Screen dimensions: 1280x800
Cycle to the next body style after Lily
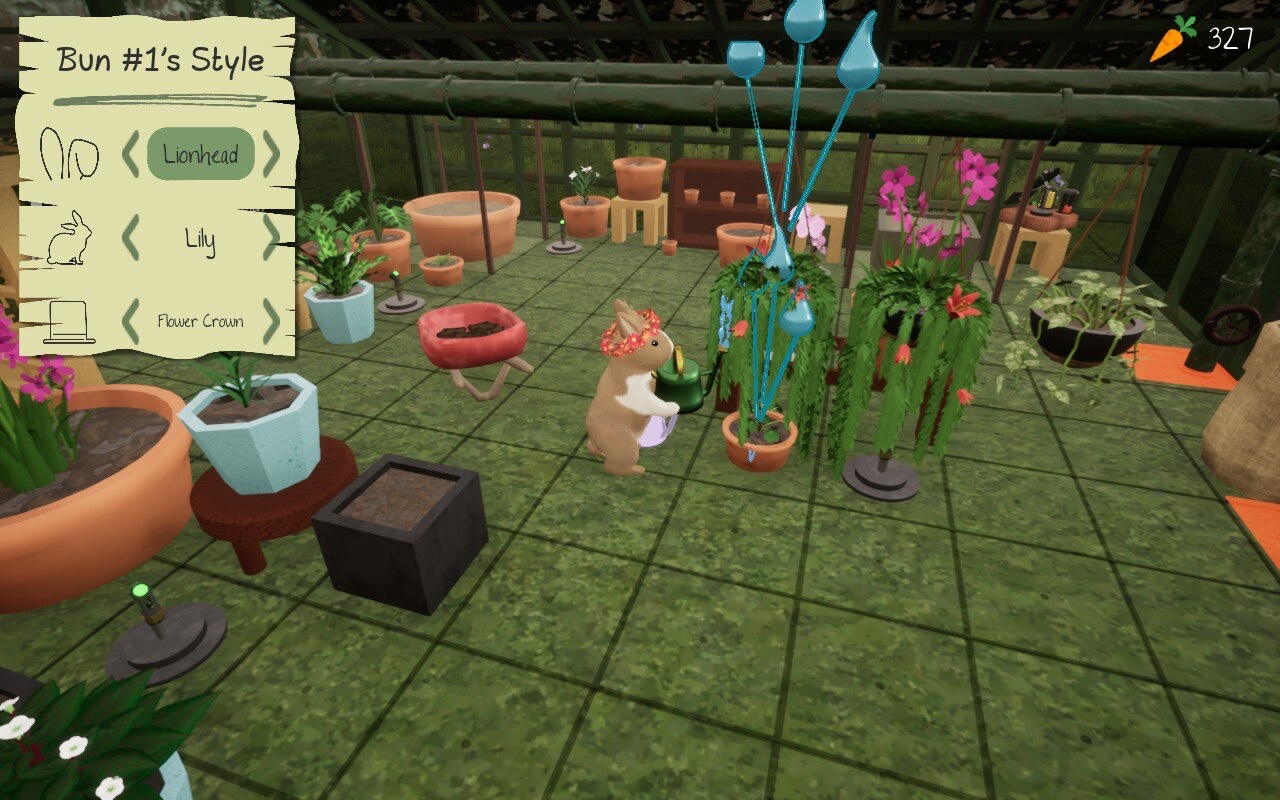[x=272, y=238]
